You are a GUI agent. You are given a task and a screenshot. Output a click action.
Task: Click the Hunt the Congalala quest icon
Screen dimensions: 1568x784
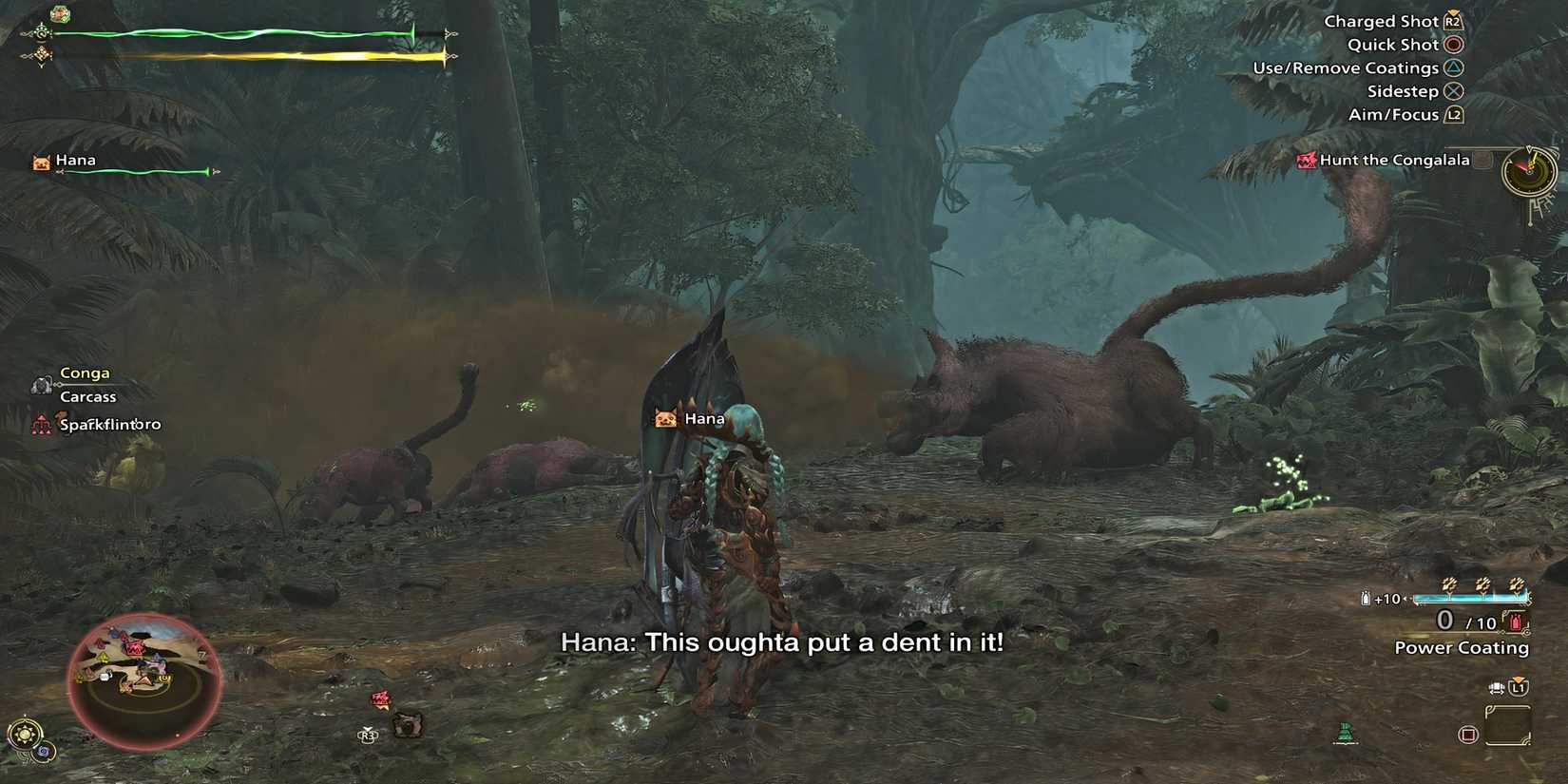1305,160
